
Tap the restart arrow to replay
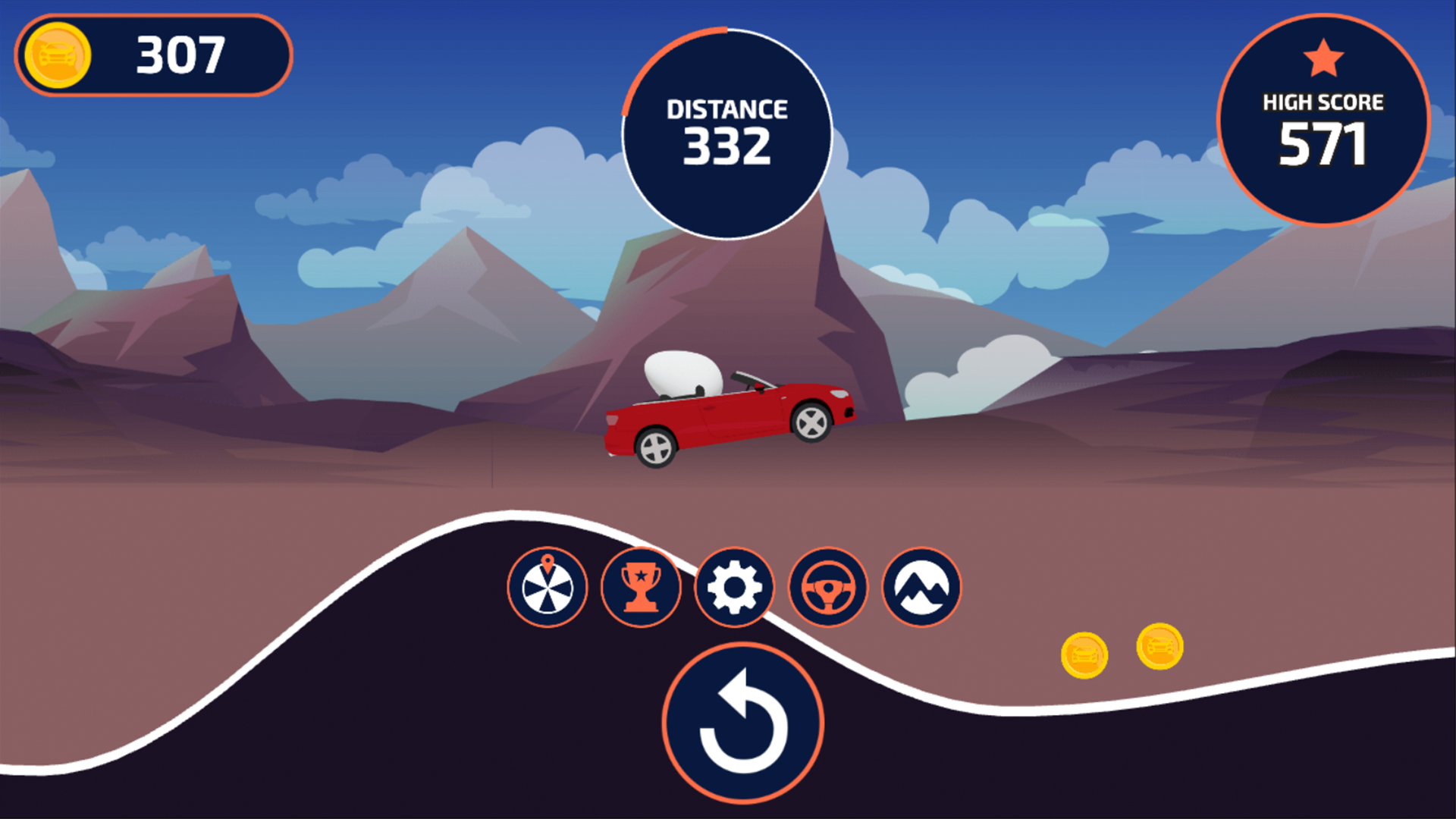pos(744,722)
